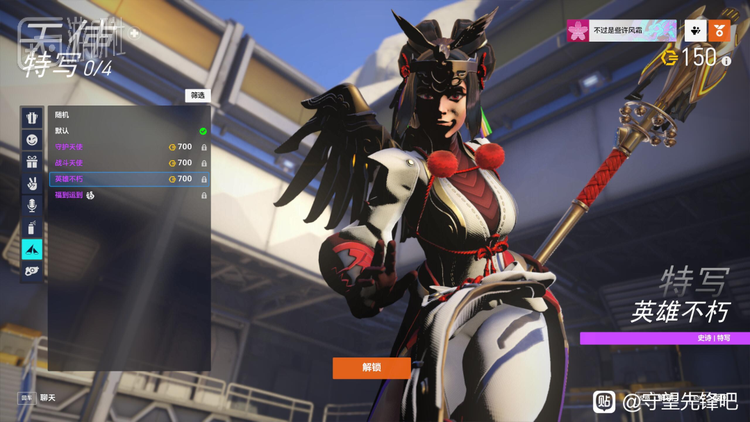Switch to the microphone voice lines tab
The height and width of the screenshot is (422, 750).
(x=33, y=205)
